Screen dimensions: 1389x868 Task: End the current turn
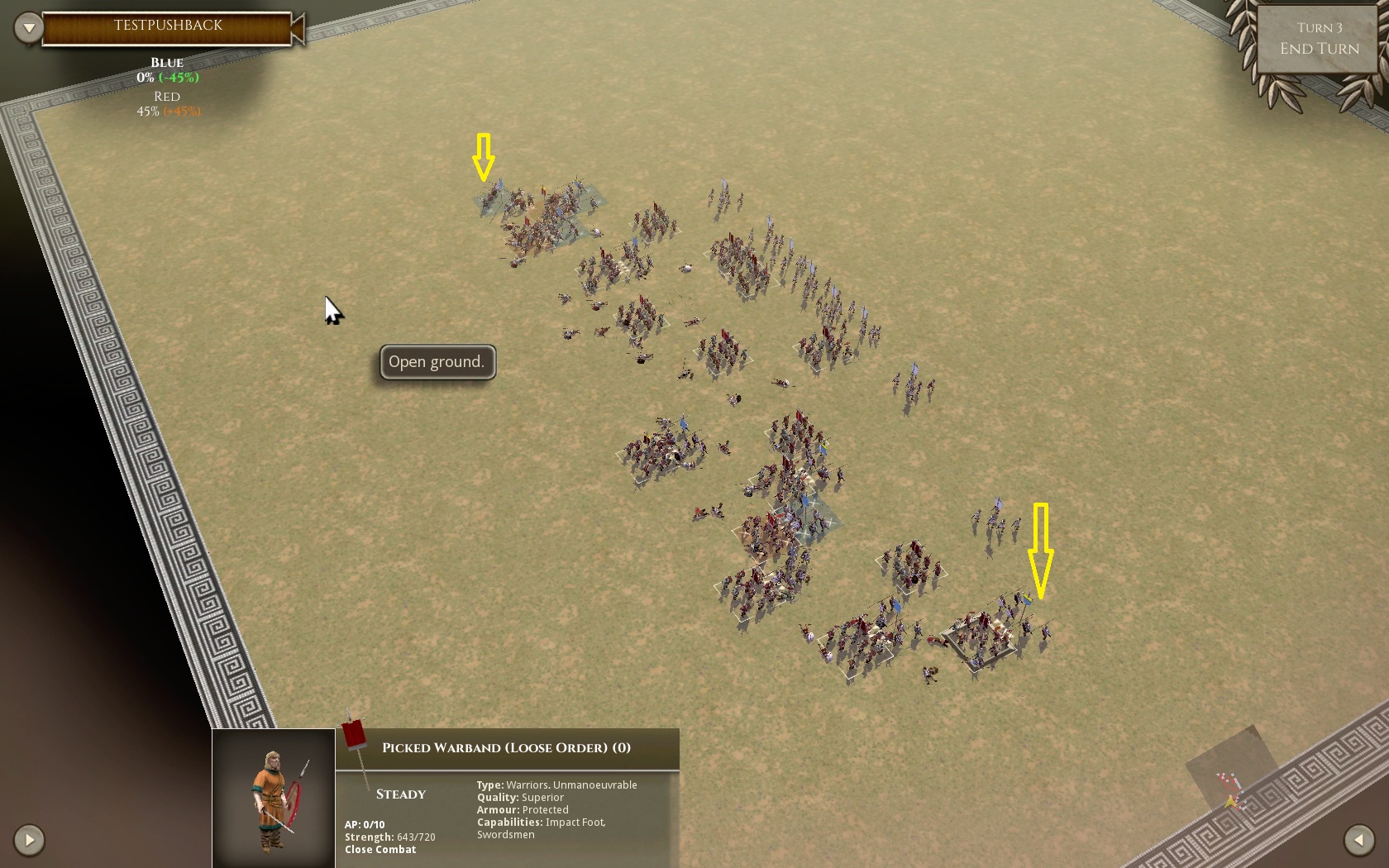tap(1319, 49)
